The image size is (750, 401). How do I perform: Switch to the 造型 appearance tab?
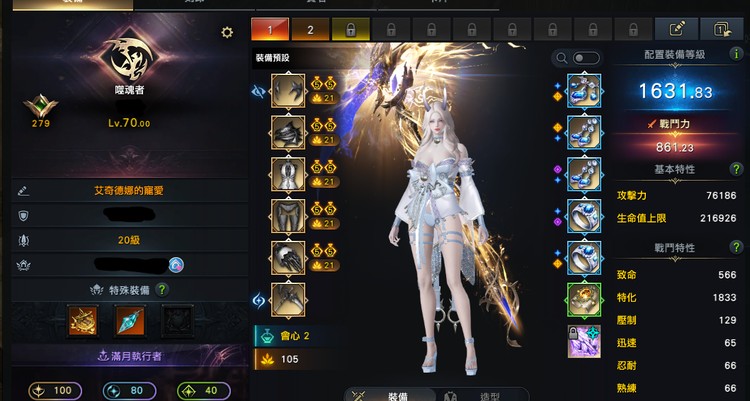click(x=477, y=395)
